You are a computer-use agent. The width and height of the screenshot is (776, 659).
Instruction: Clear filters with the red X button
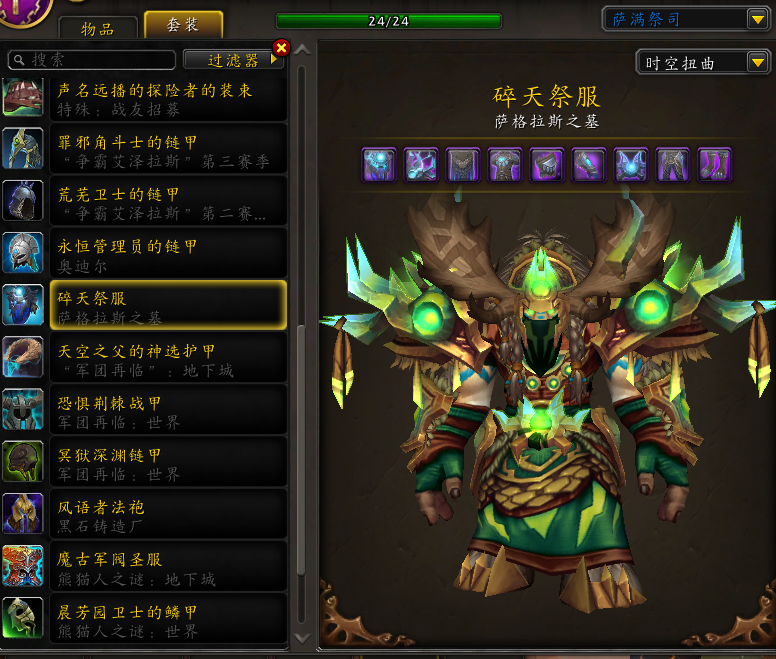281,47
